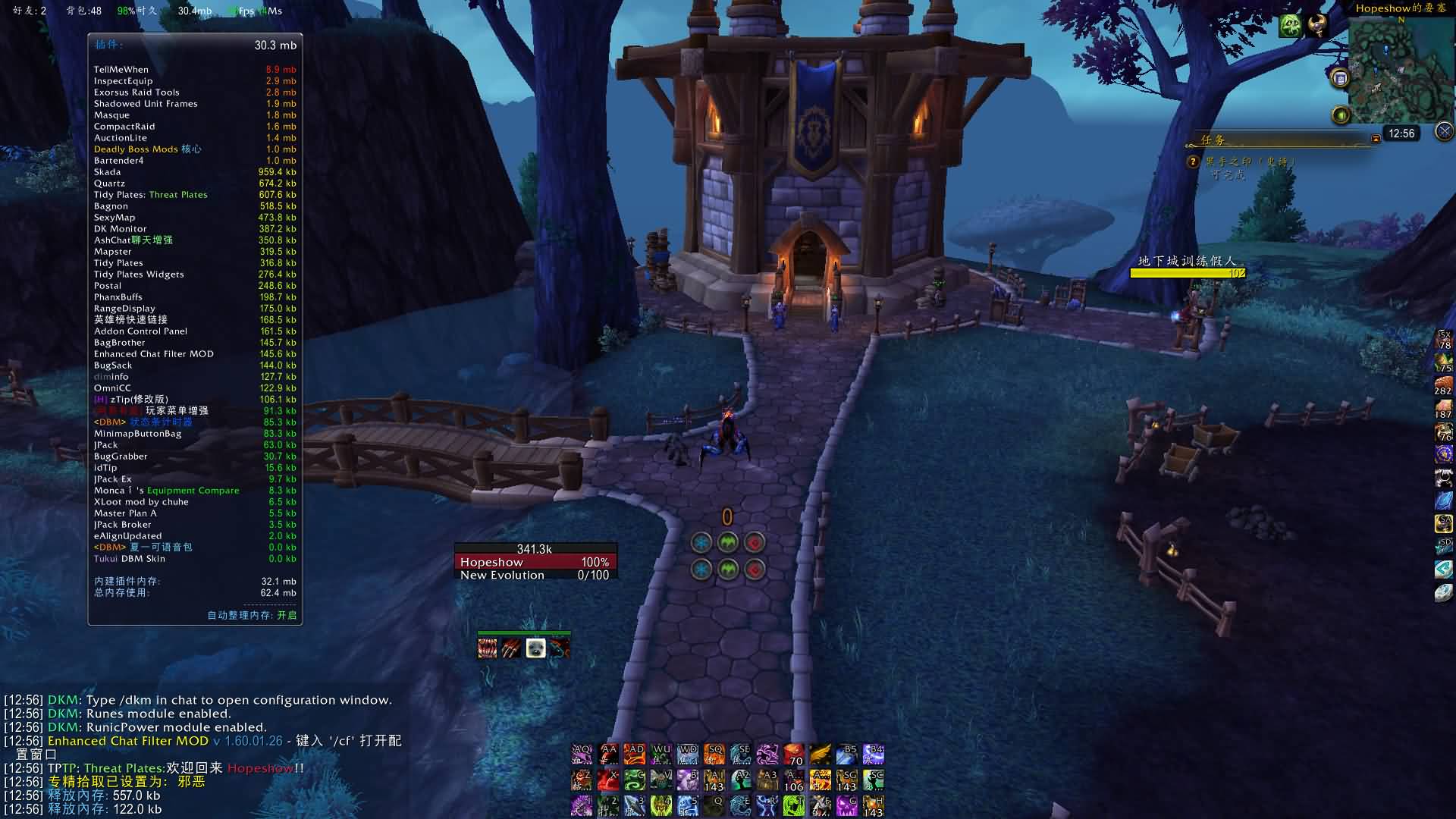Use the pet claw ability
Viewport: 1456px width, 819px height.
pos(512,648)
